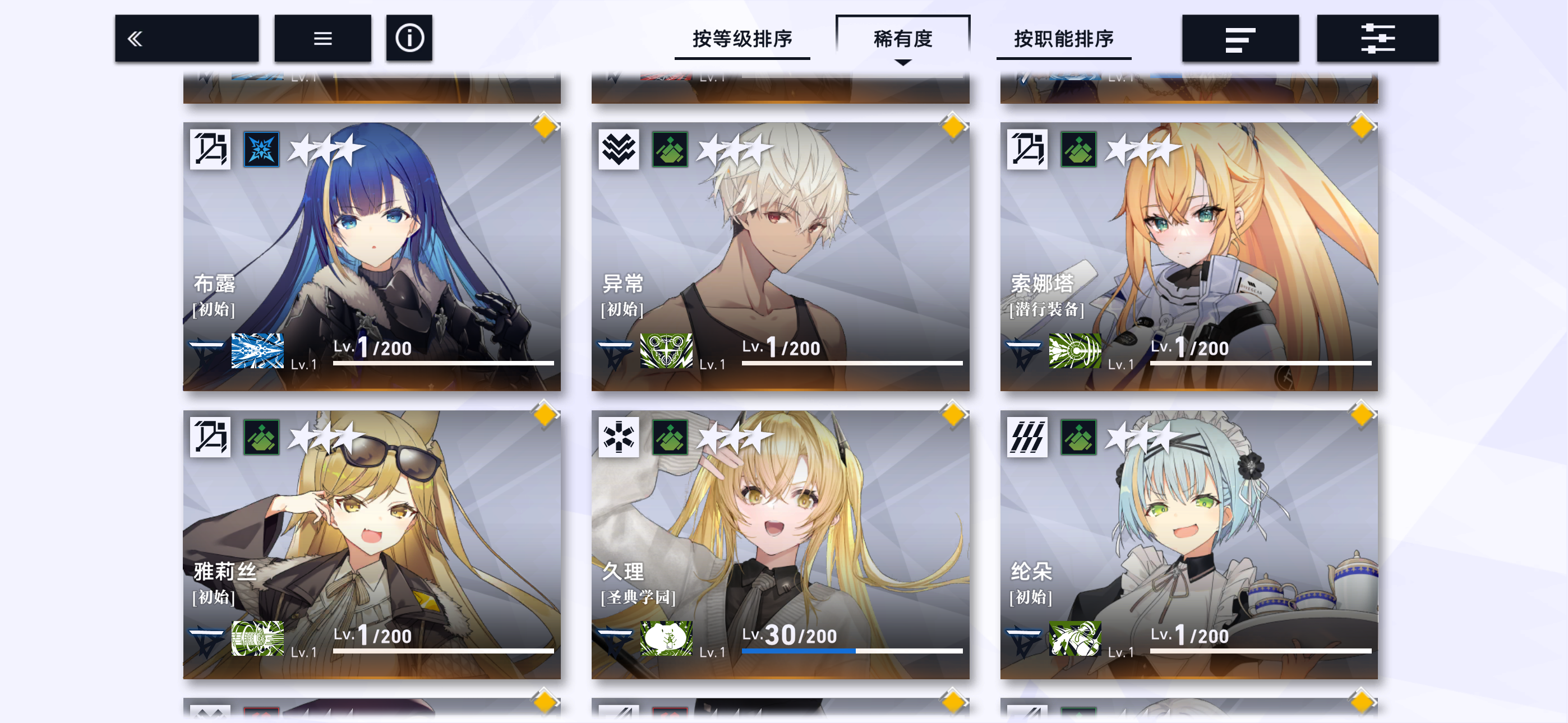Screen dimensions: 1568x723
Task: Click 异常's double-chevron class icon
Action: (x=618, y=148)
